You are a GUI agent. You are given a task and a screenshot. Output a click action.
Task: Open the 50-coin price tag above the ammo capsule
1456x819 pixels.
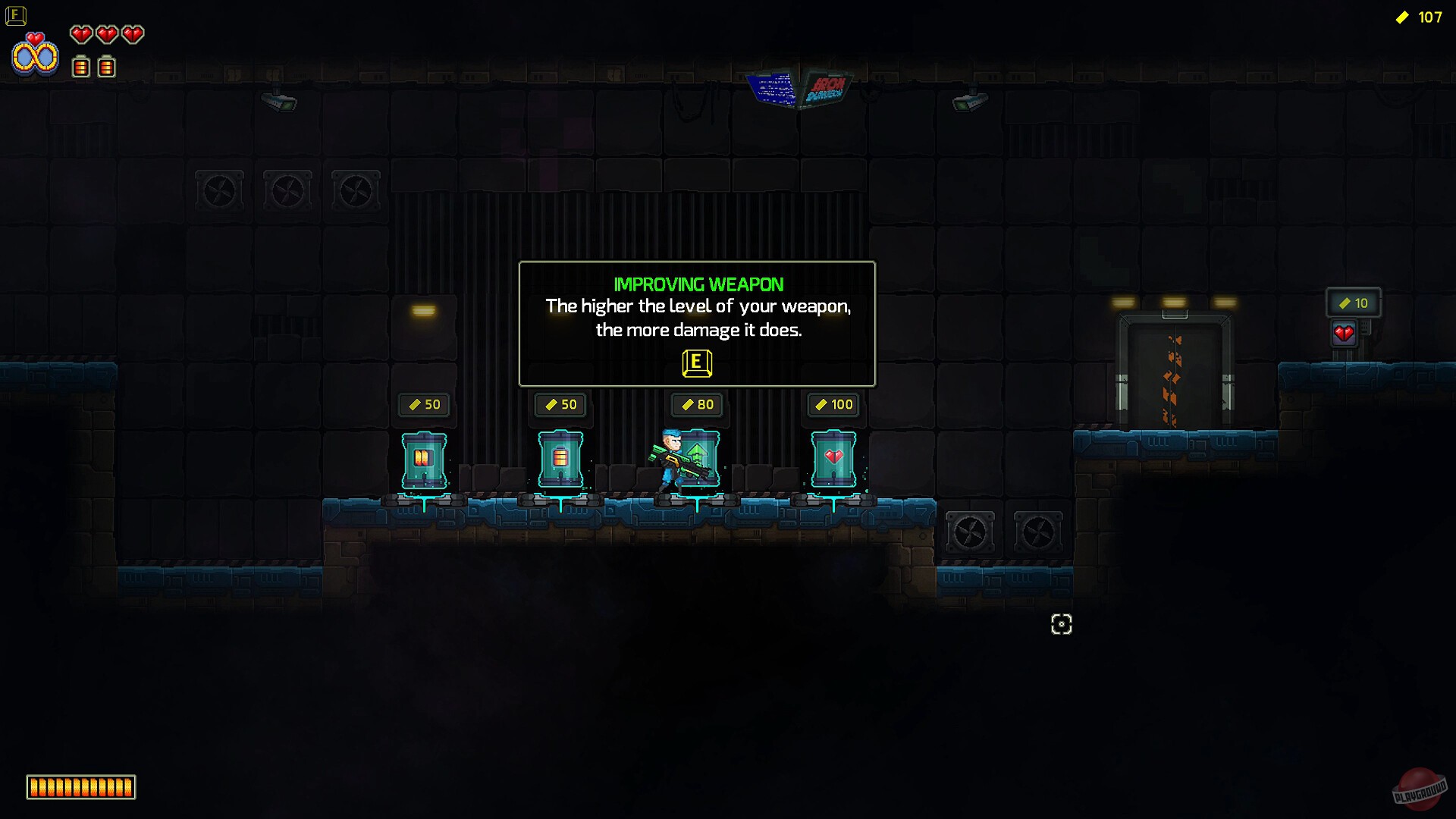pyautogui.click(x=425, y=404)
